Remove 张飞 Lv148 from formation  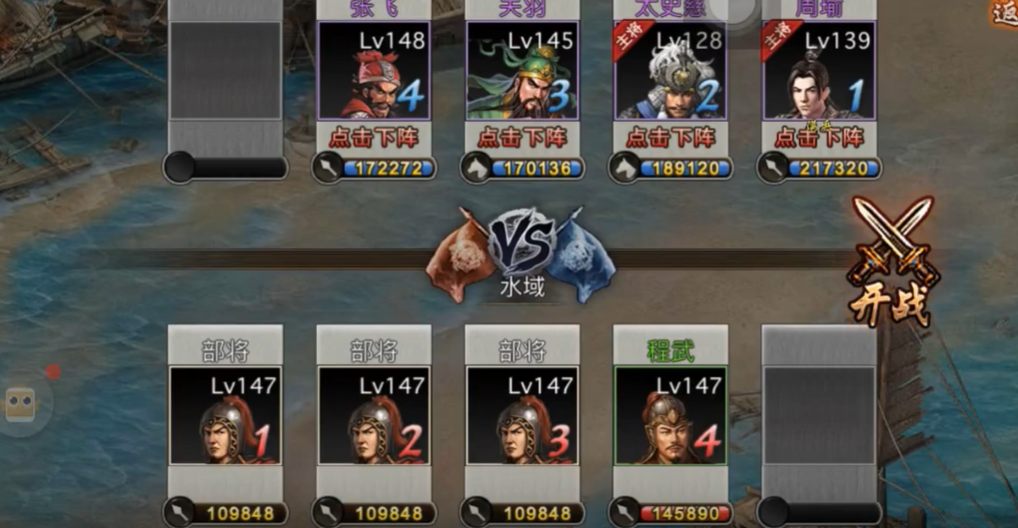(375, 136)
